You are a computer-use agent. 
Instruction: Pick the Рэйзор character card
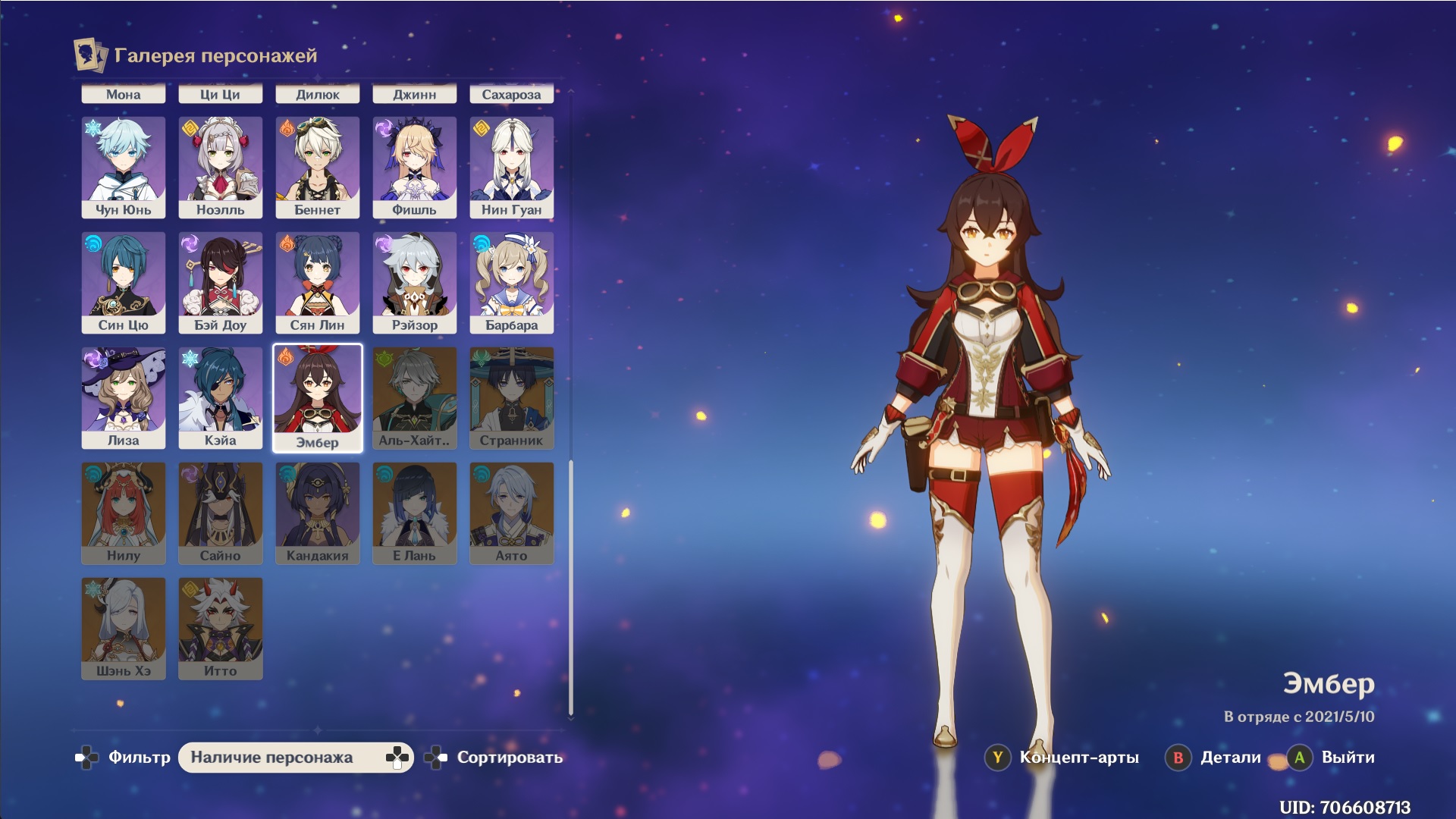[x=415, y=283]
